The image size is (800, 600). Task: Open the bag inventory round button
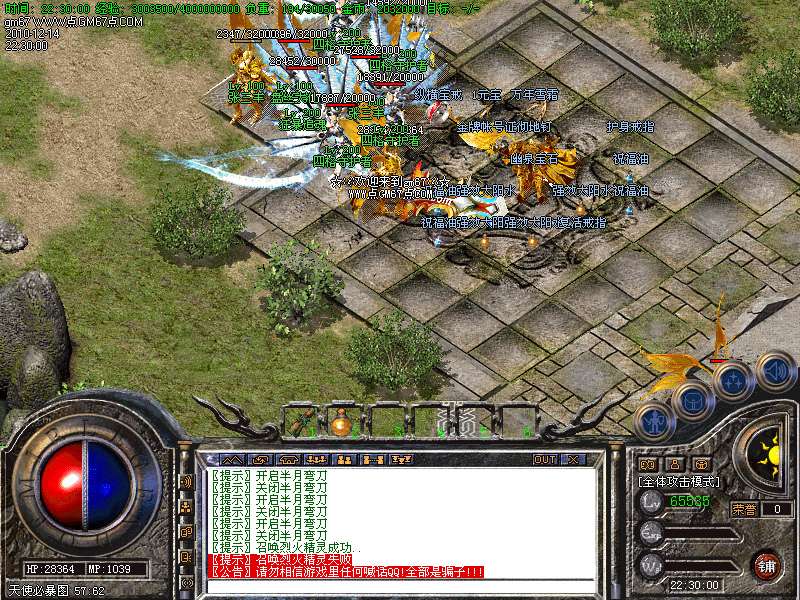click(692, 401)
